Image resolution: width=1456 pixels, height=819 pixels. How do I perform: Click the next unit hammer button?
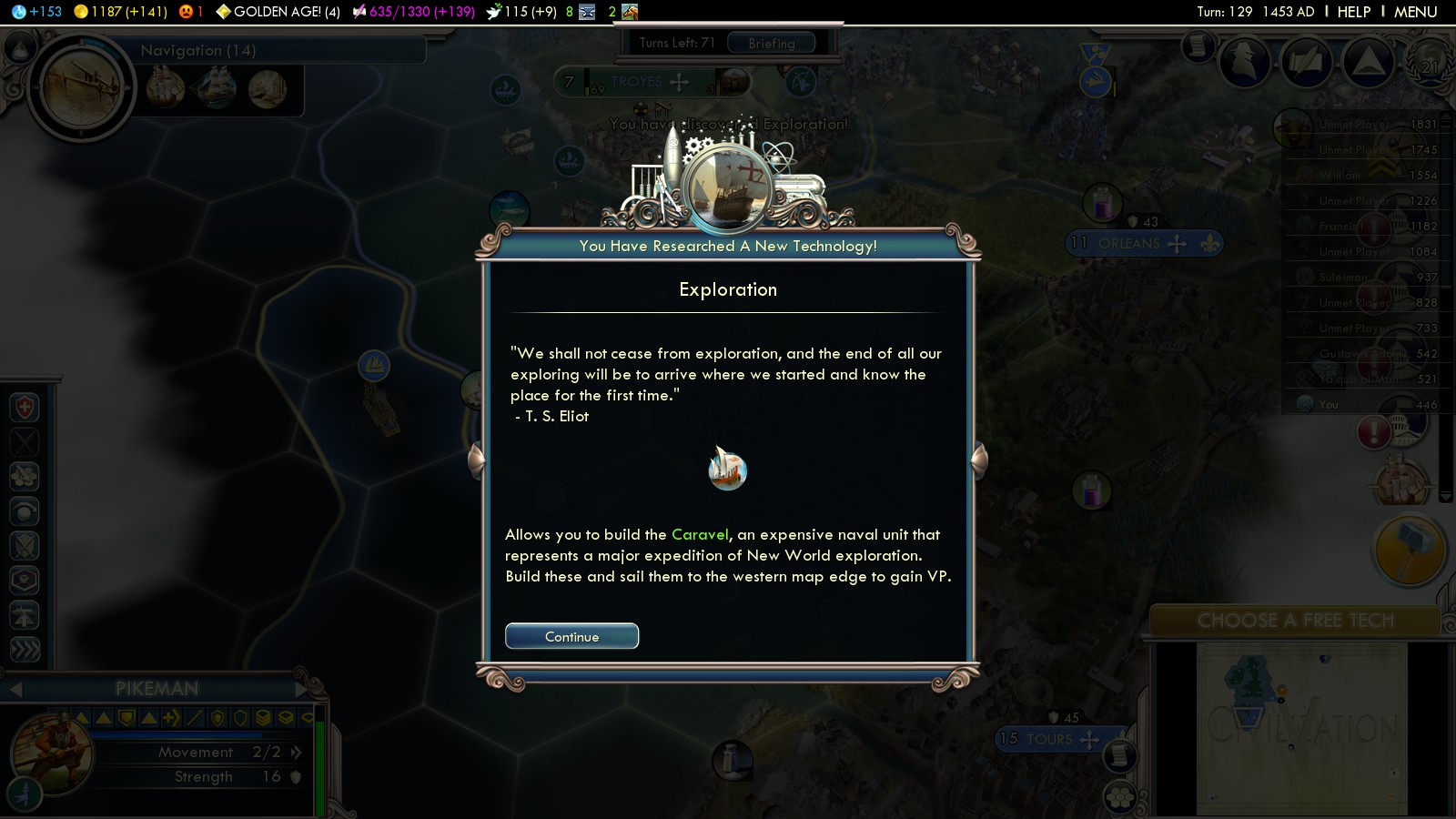(1408, 550)
